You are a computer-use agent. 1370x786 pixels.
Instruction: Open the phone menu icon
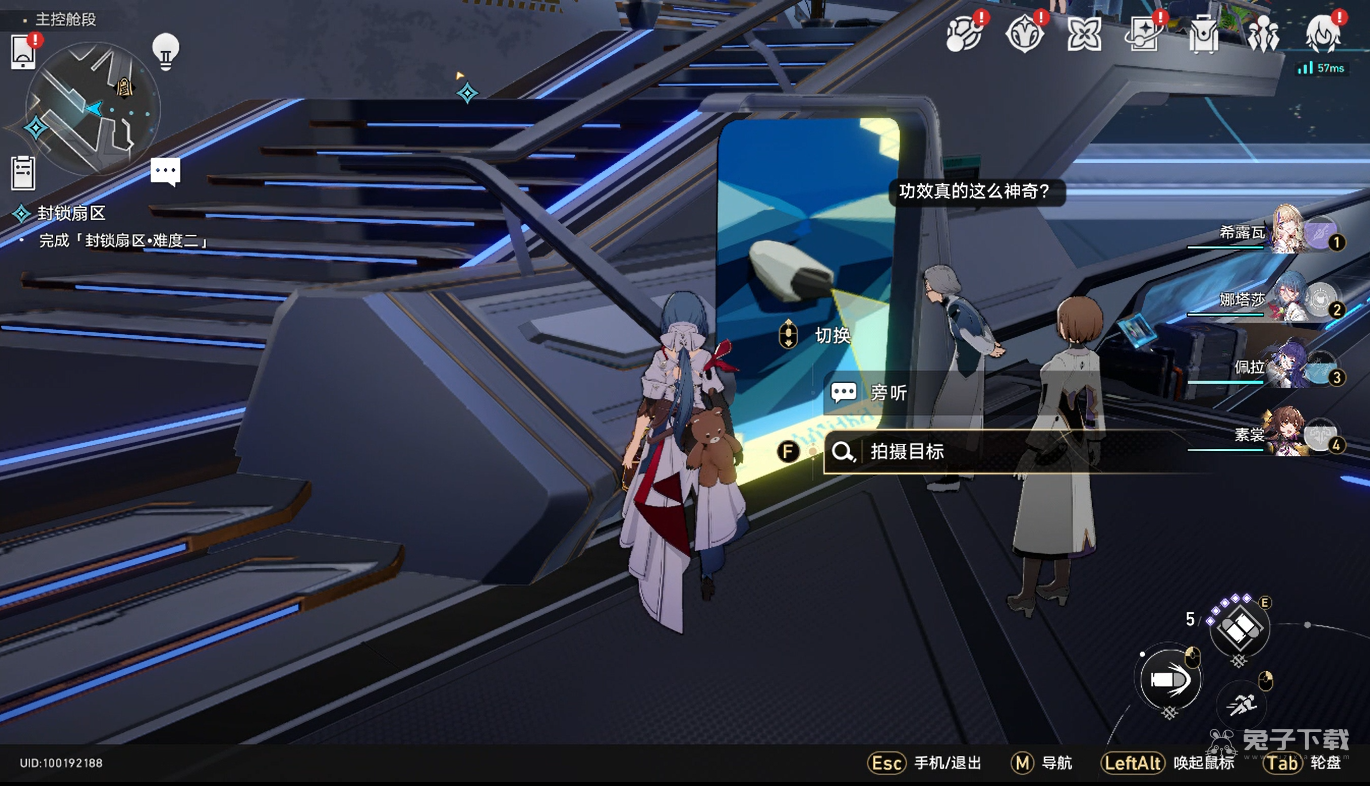[x=23, y=52]
